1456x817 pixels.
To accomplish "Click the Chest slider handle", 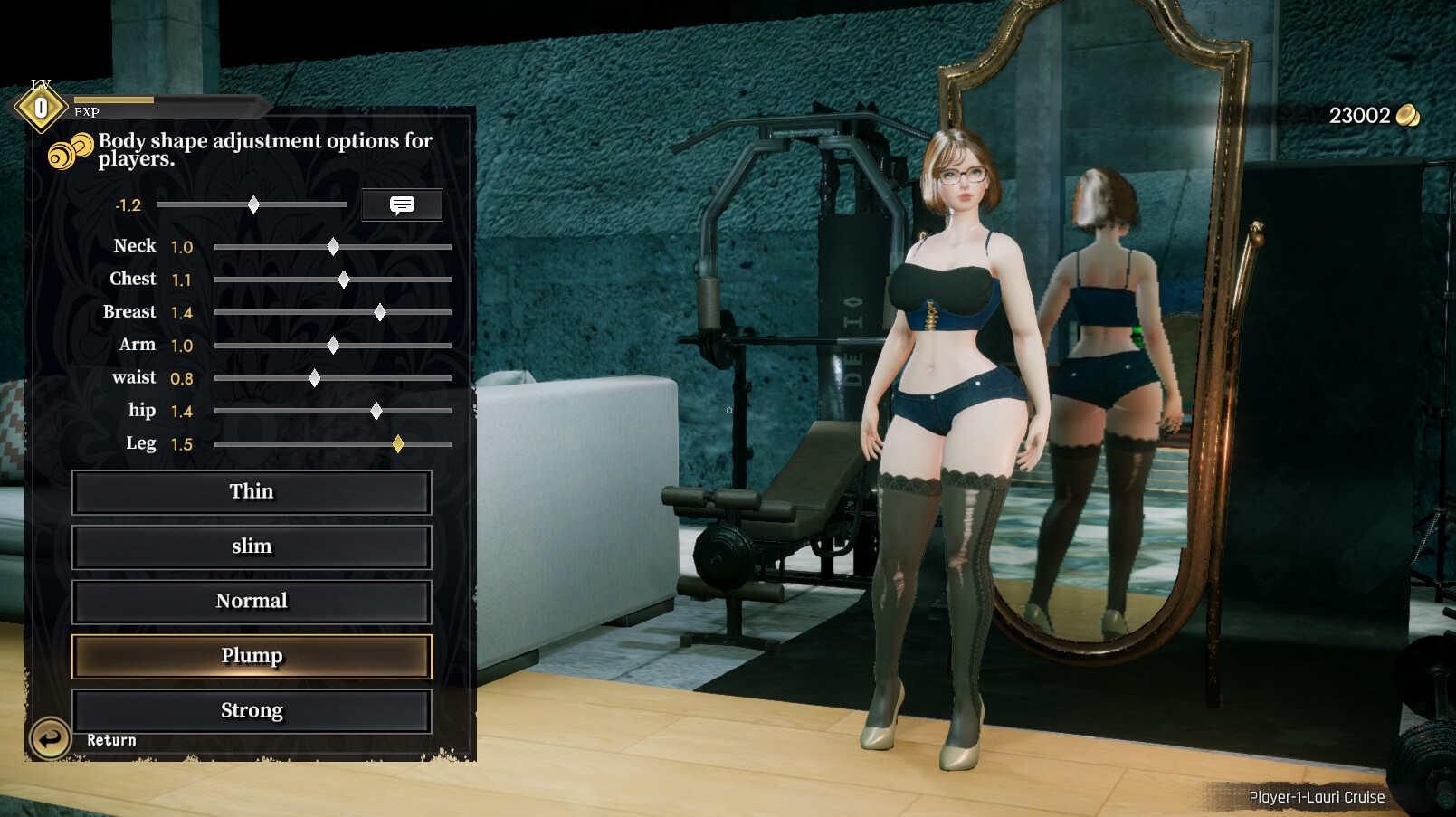I will pyautogui.click(x=343, y=280).
